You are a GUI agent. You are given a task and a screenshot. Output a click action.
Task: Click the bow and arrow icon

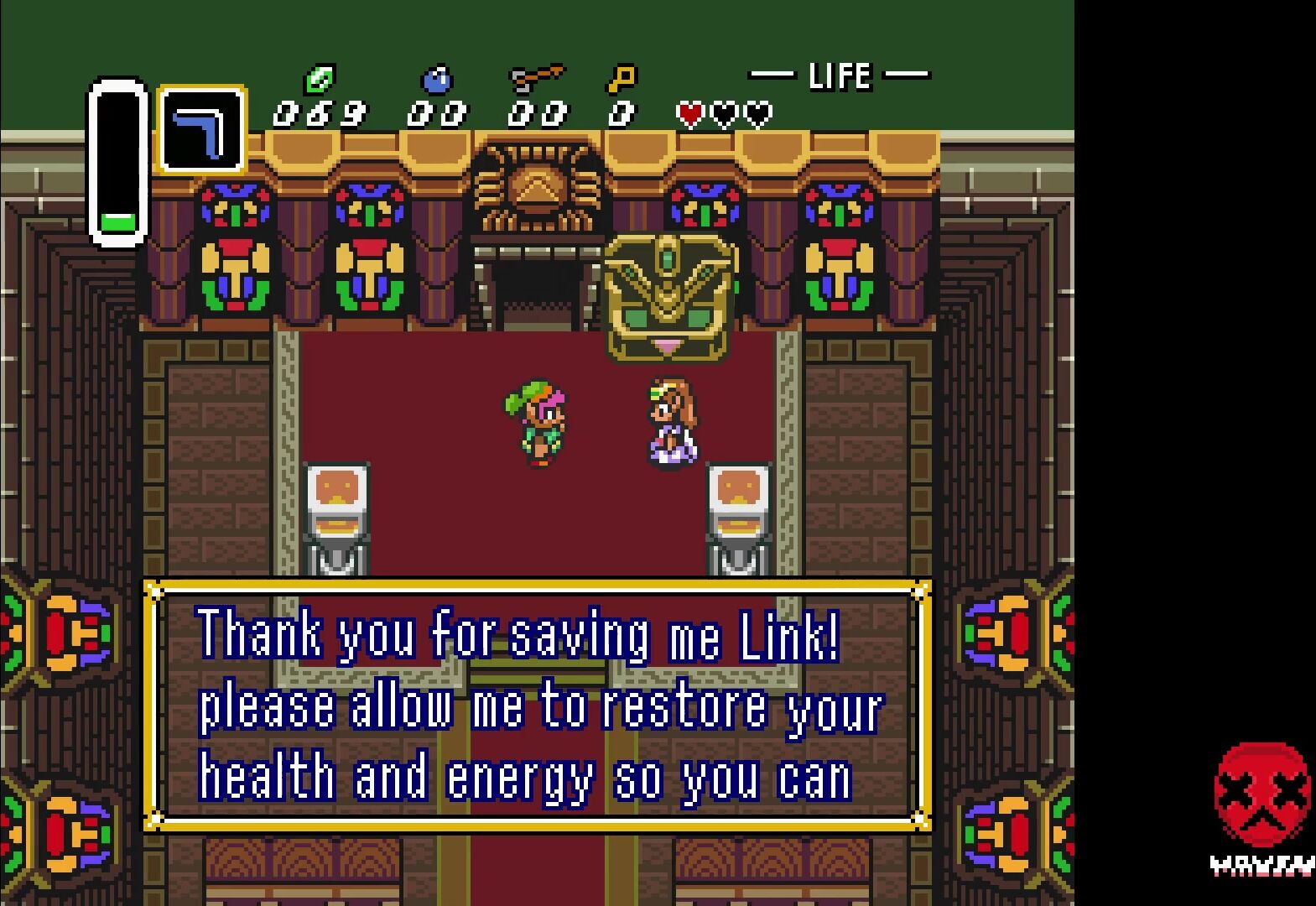point(537,80)
